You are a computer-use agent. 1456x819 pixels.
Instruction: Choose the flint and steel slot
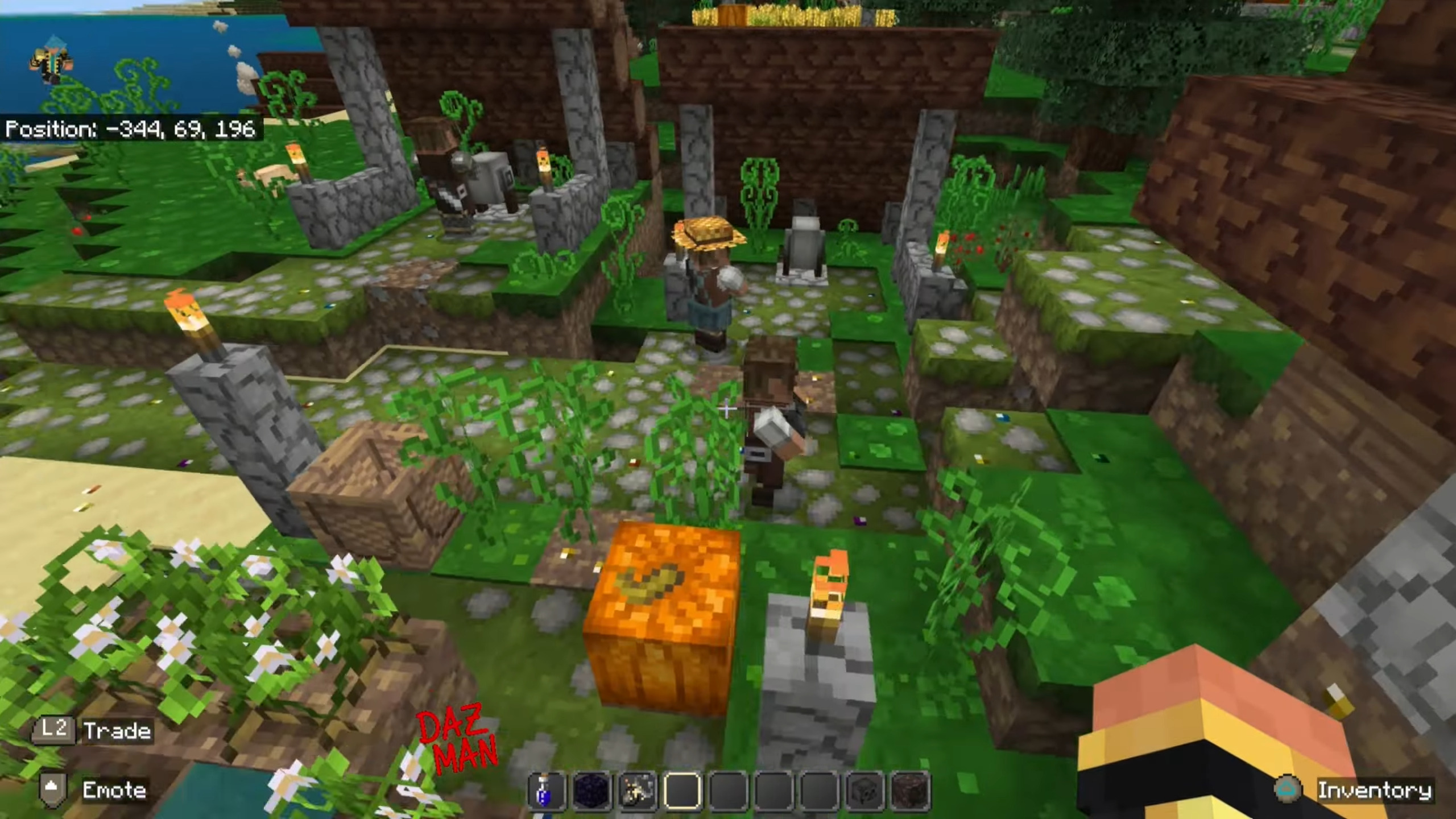pyautogui.click(x=637, y=791)
